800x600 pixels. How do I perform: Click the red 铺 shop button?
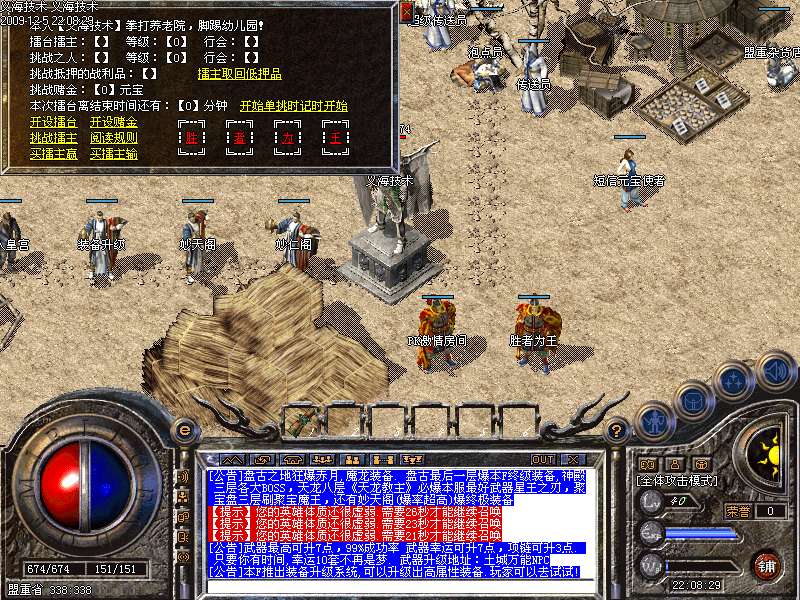click(766, 565)
